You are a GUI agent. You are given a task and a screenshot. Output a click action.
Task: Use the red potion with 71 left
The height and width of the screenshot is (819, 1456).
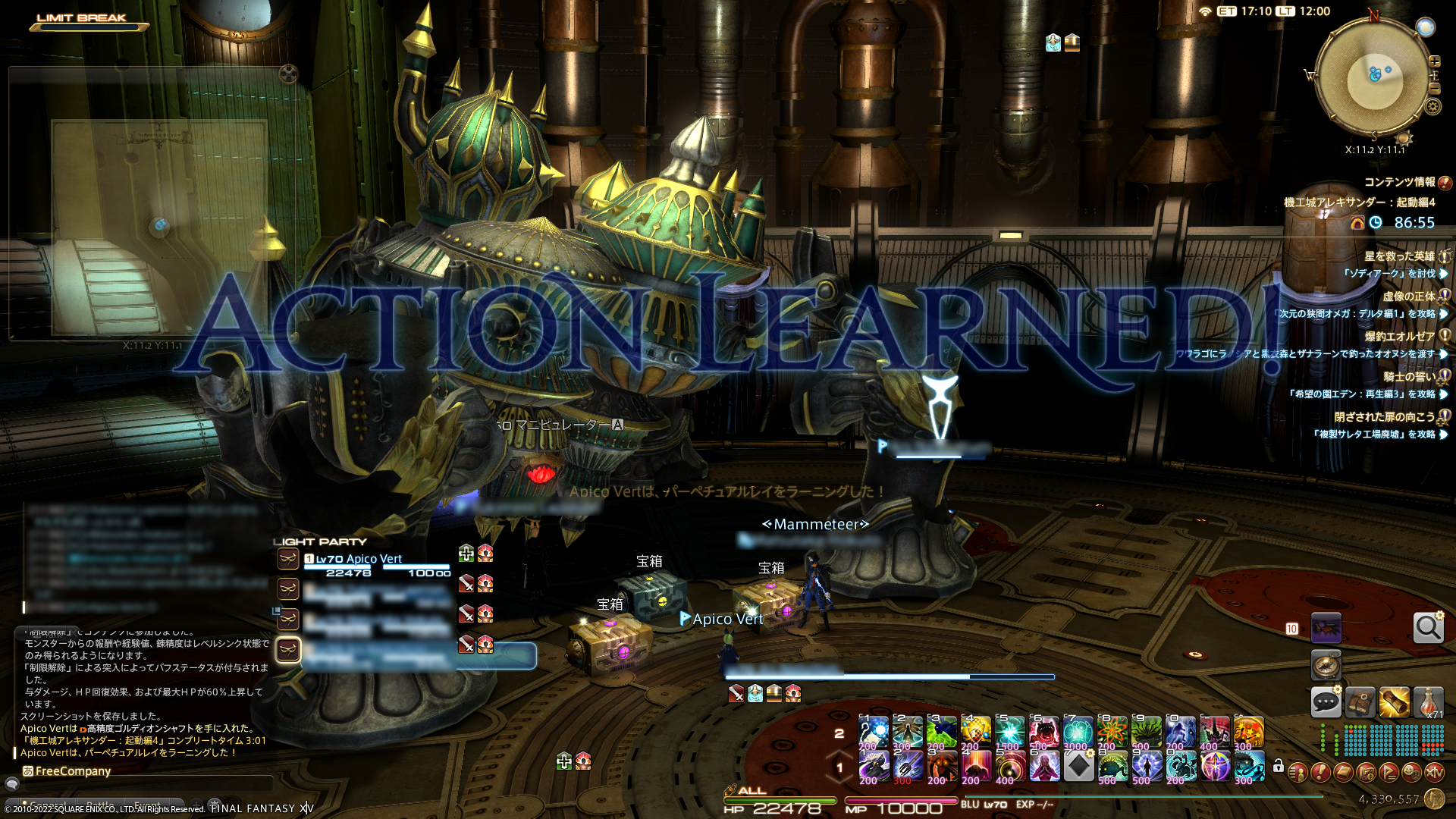[x=1429, y=702]
